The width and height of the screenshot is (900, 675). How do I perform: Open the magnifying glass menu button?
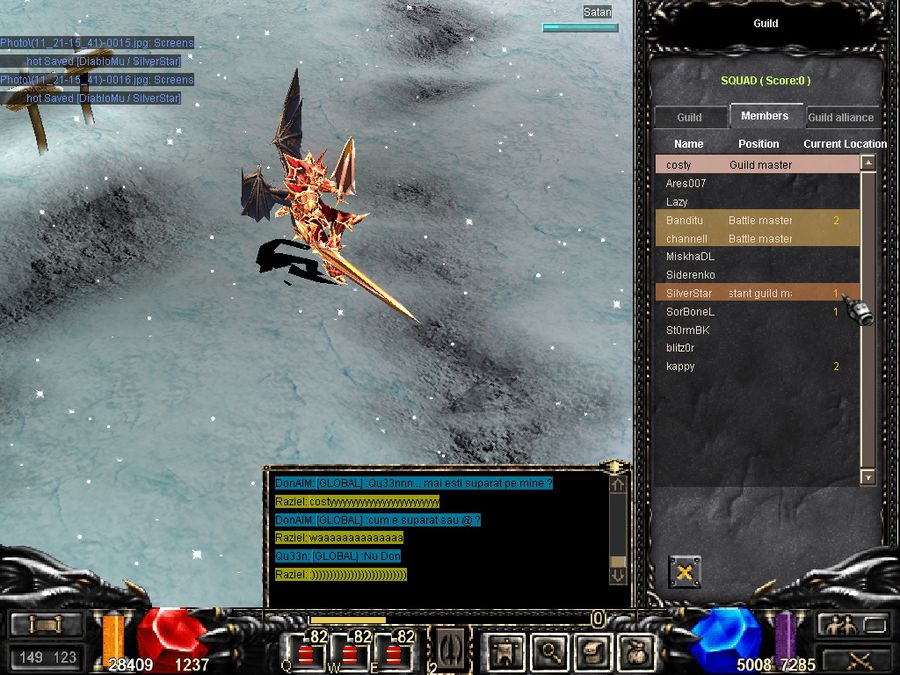coord(550,651)
